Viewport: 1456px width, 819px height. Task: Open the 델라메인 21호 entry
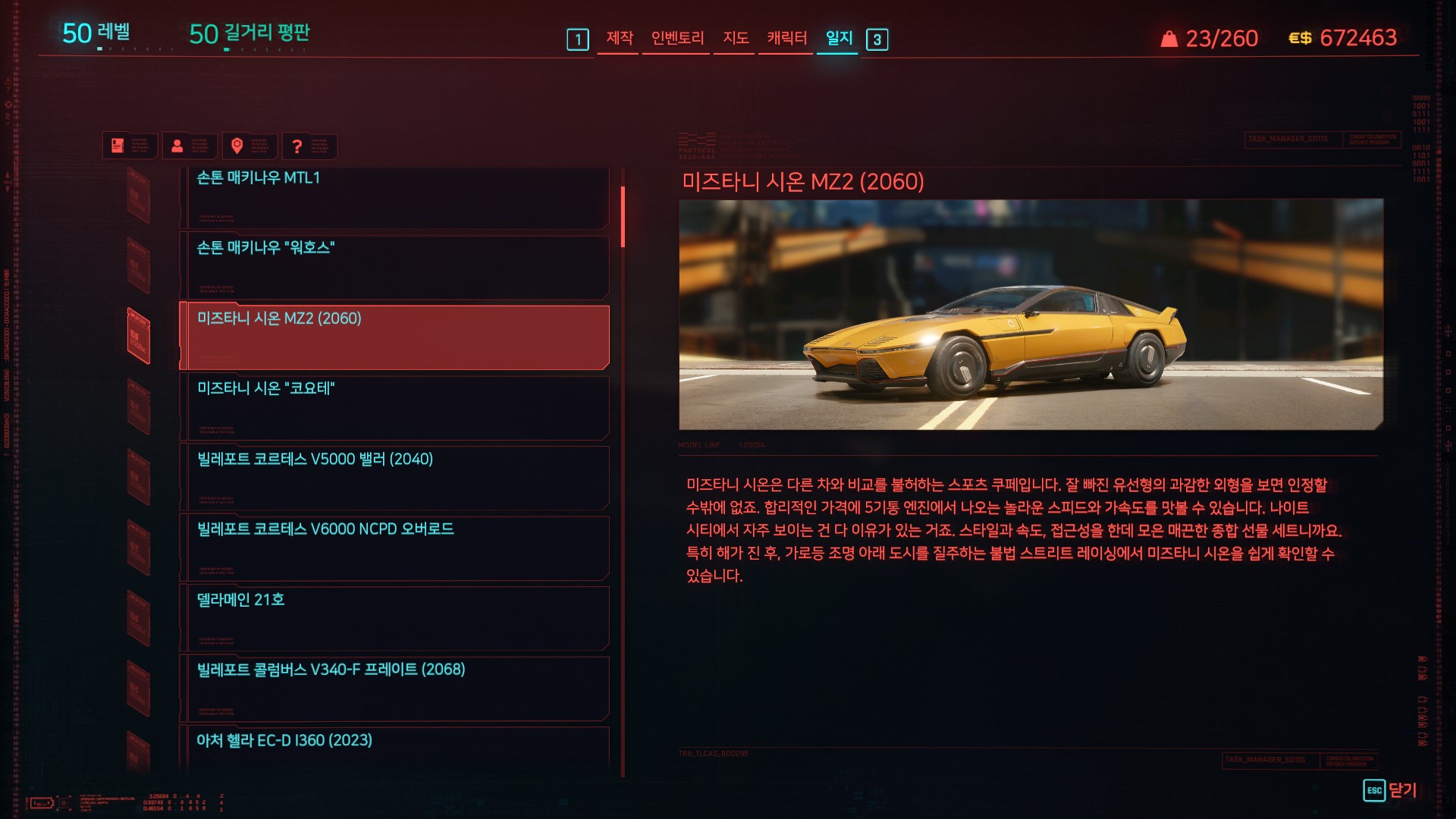coord(394,618)
